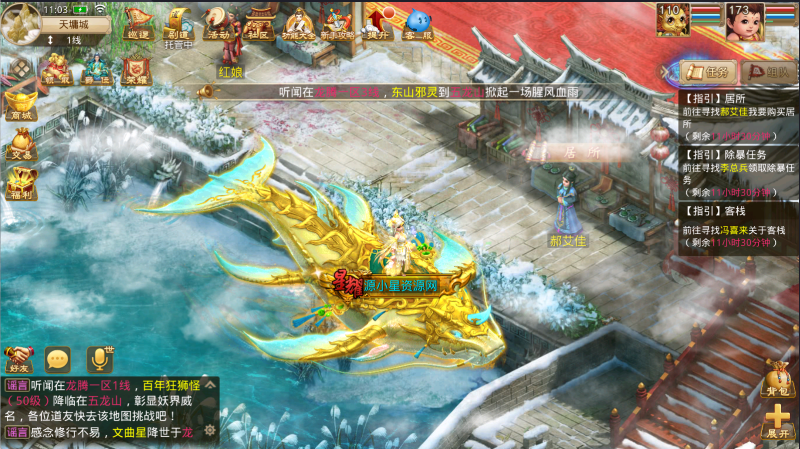Open the 福利 welfare treasure chest
This screenshot has height=449, width=800.
pyautogui.click(x=20, y=183)
